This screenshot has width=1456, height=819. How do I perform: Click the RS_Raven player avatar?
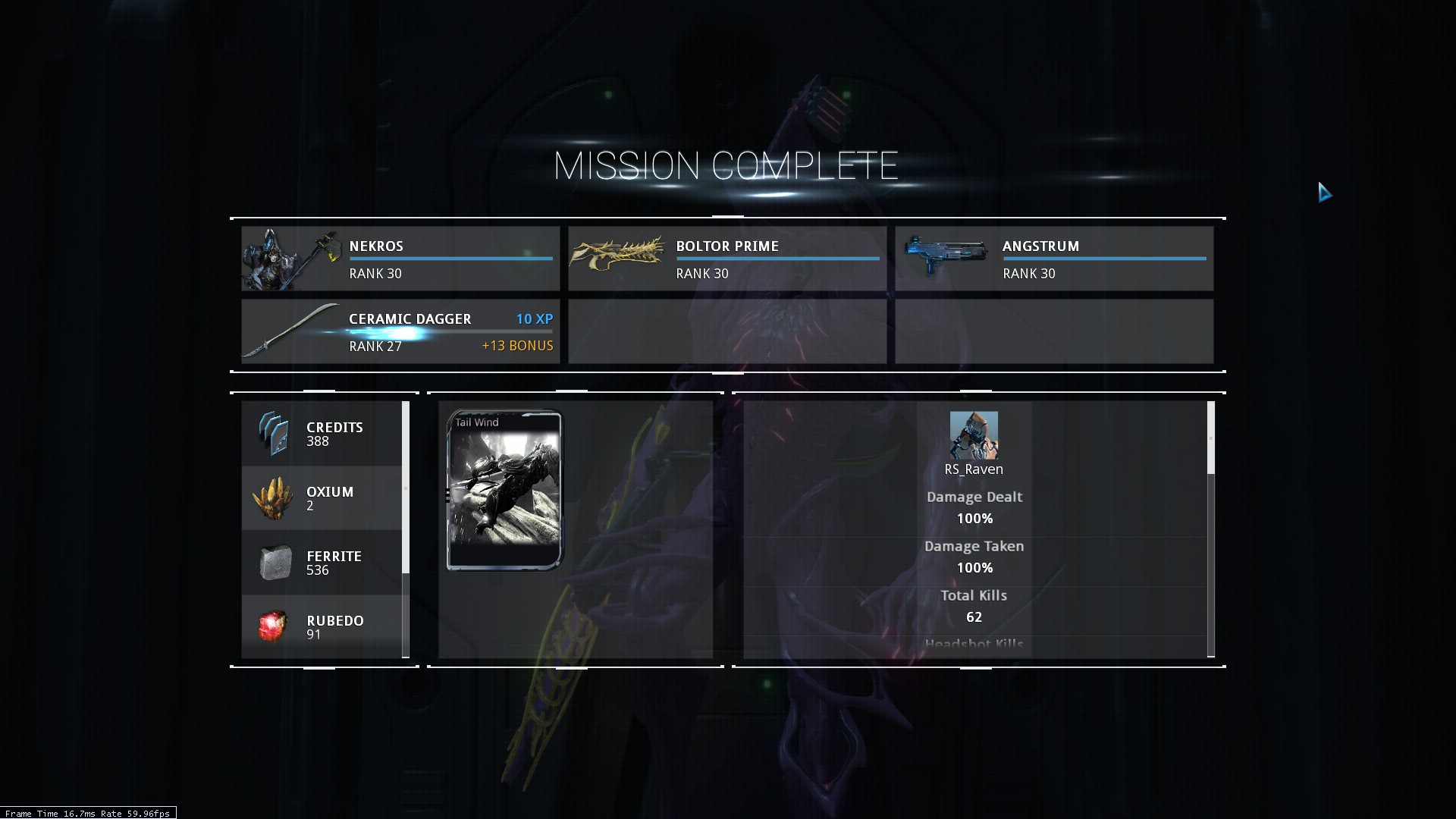click(974, 435)
